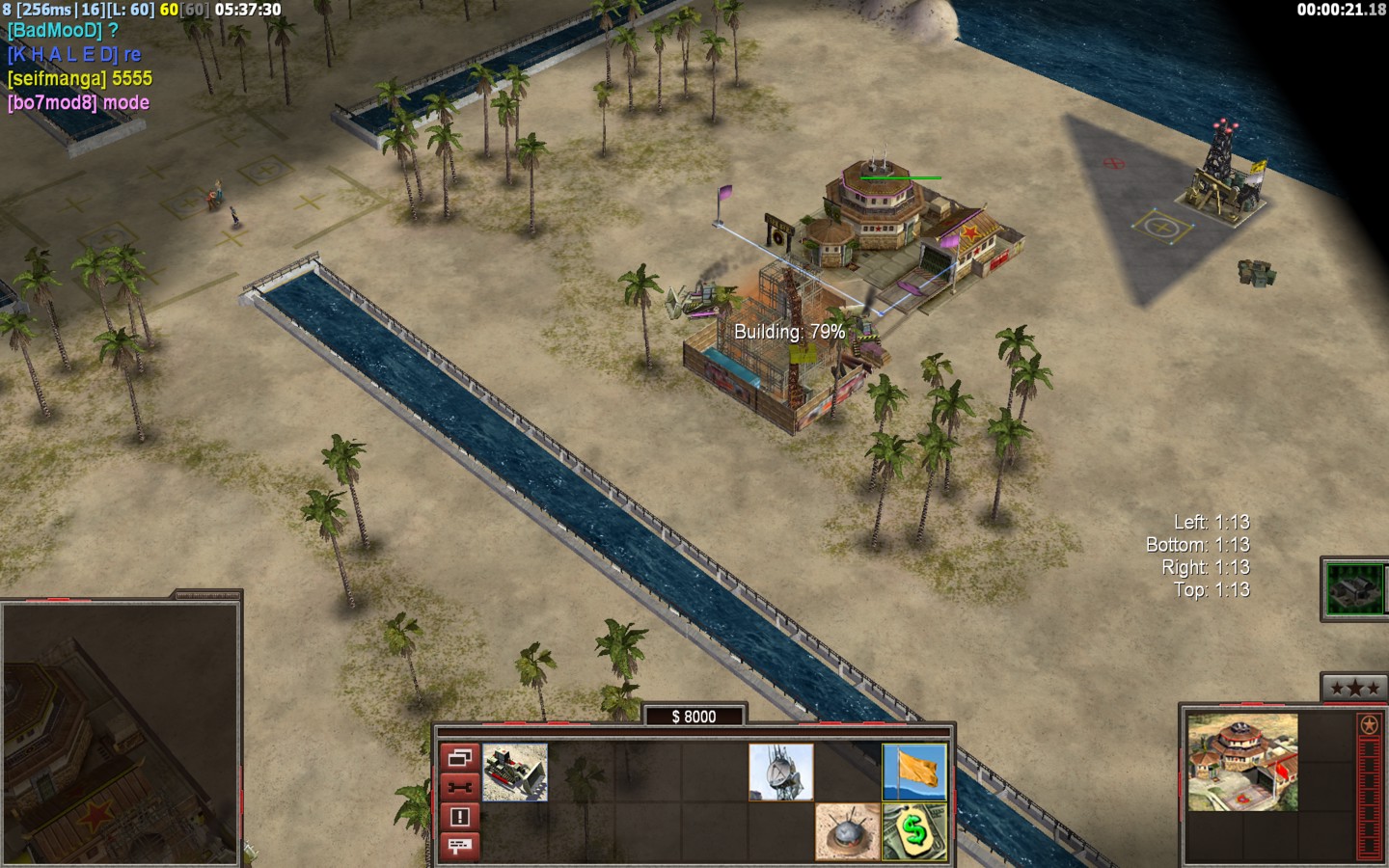1389x868 pixels.
Task: Sell the building using dollar icon
Action: click(x=914, y=831)
